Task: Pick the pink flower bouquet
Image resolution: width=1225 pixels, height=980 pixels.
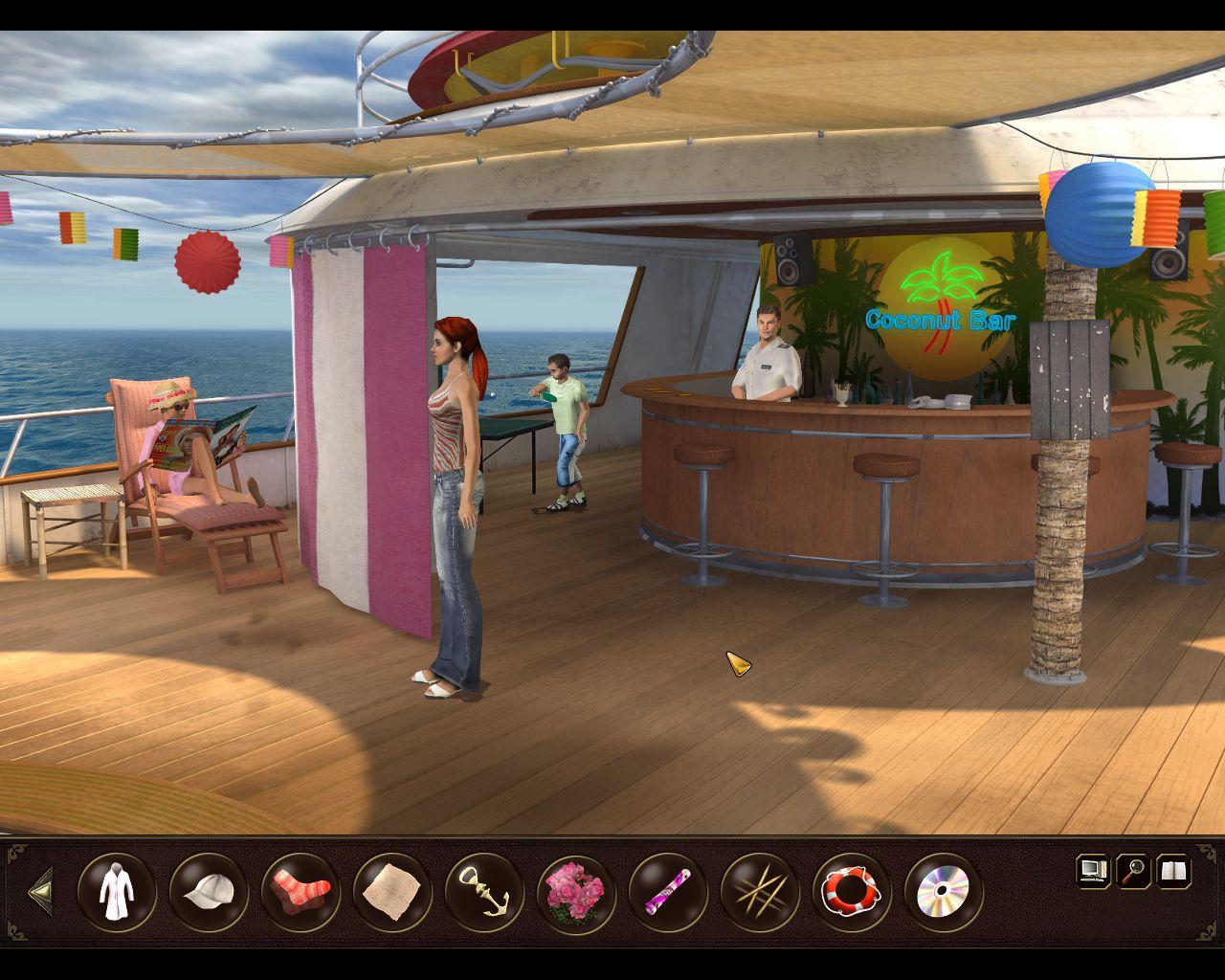Action: click(x=575, y=892)
